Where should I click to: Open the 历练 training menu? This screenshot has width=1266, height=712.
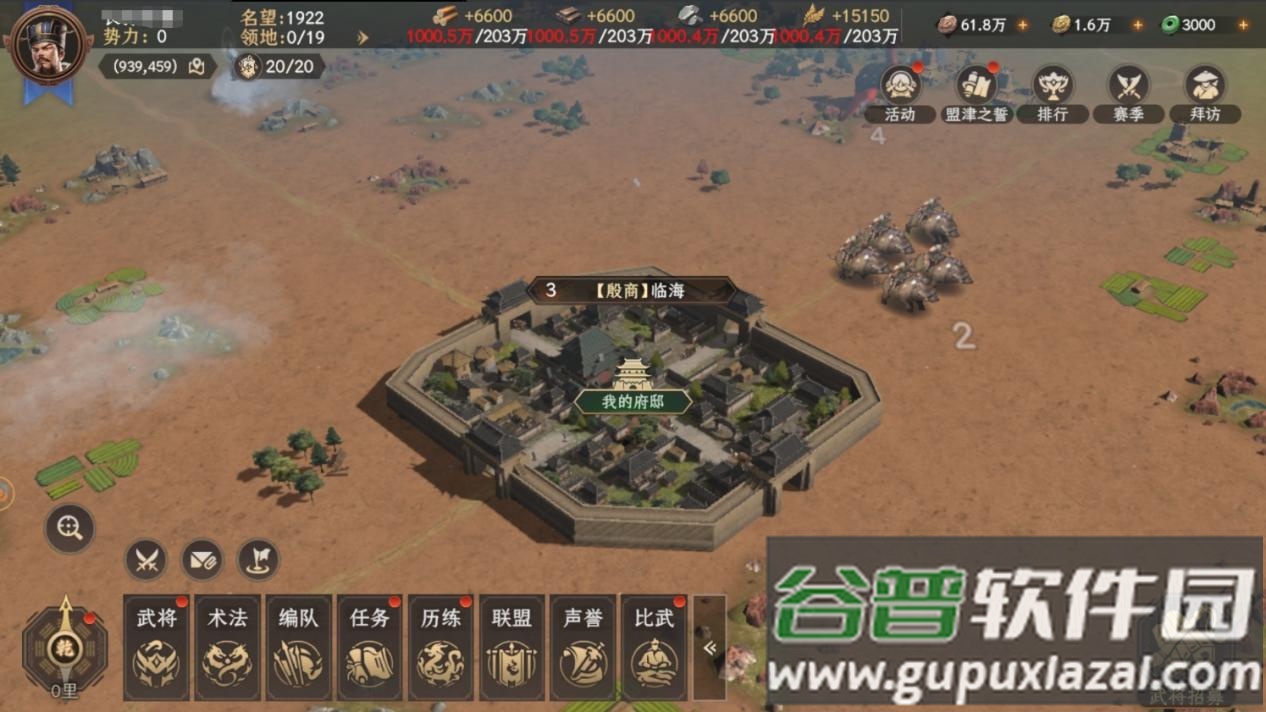click(x=440, y=647)
